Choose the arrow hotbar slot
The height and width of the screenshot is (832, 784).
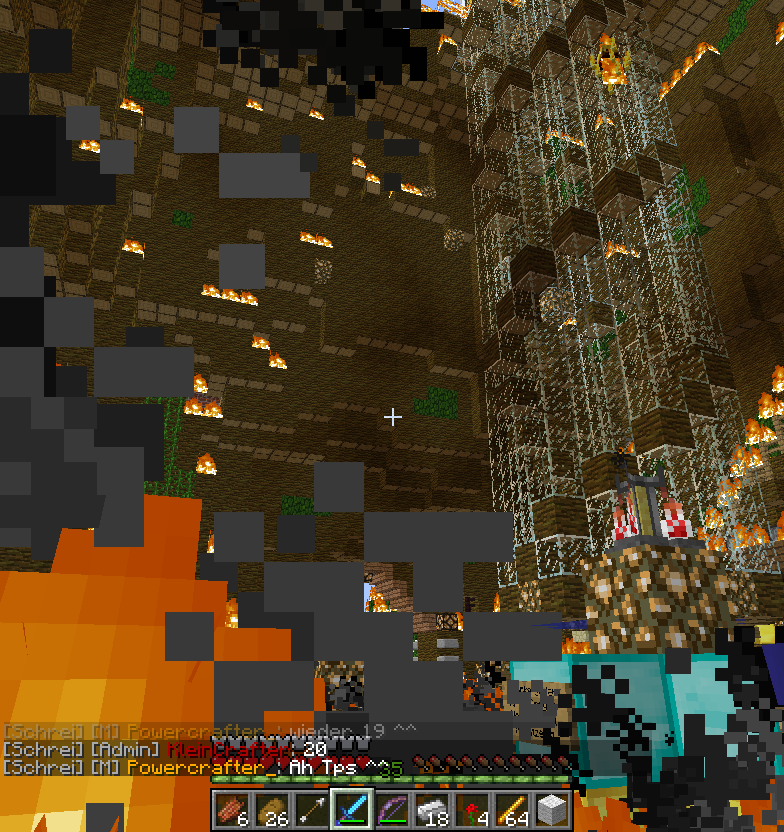click(312, 809)
